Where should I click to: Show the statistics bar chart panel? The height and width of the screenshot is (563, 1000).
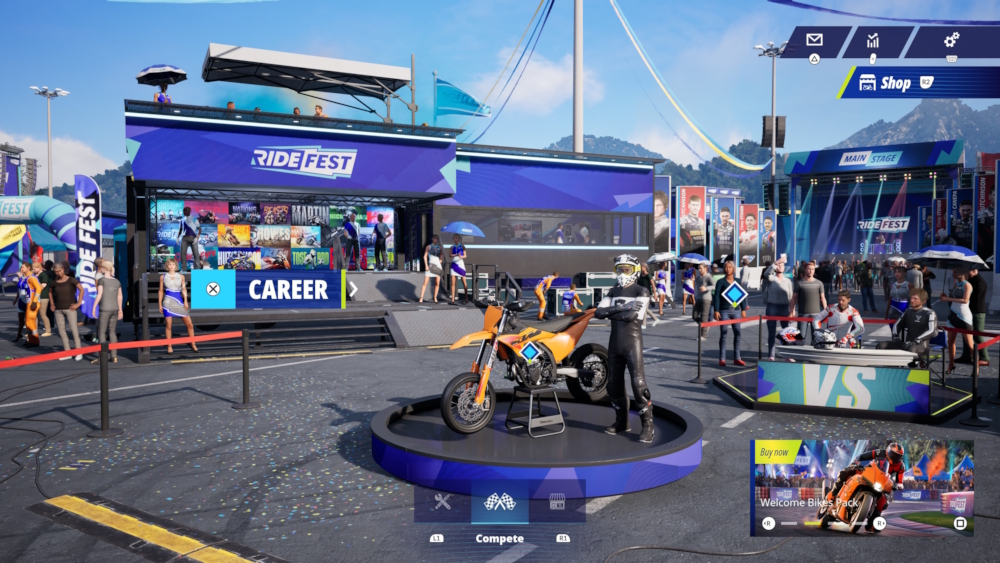(873, 41)
